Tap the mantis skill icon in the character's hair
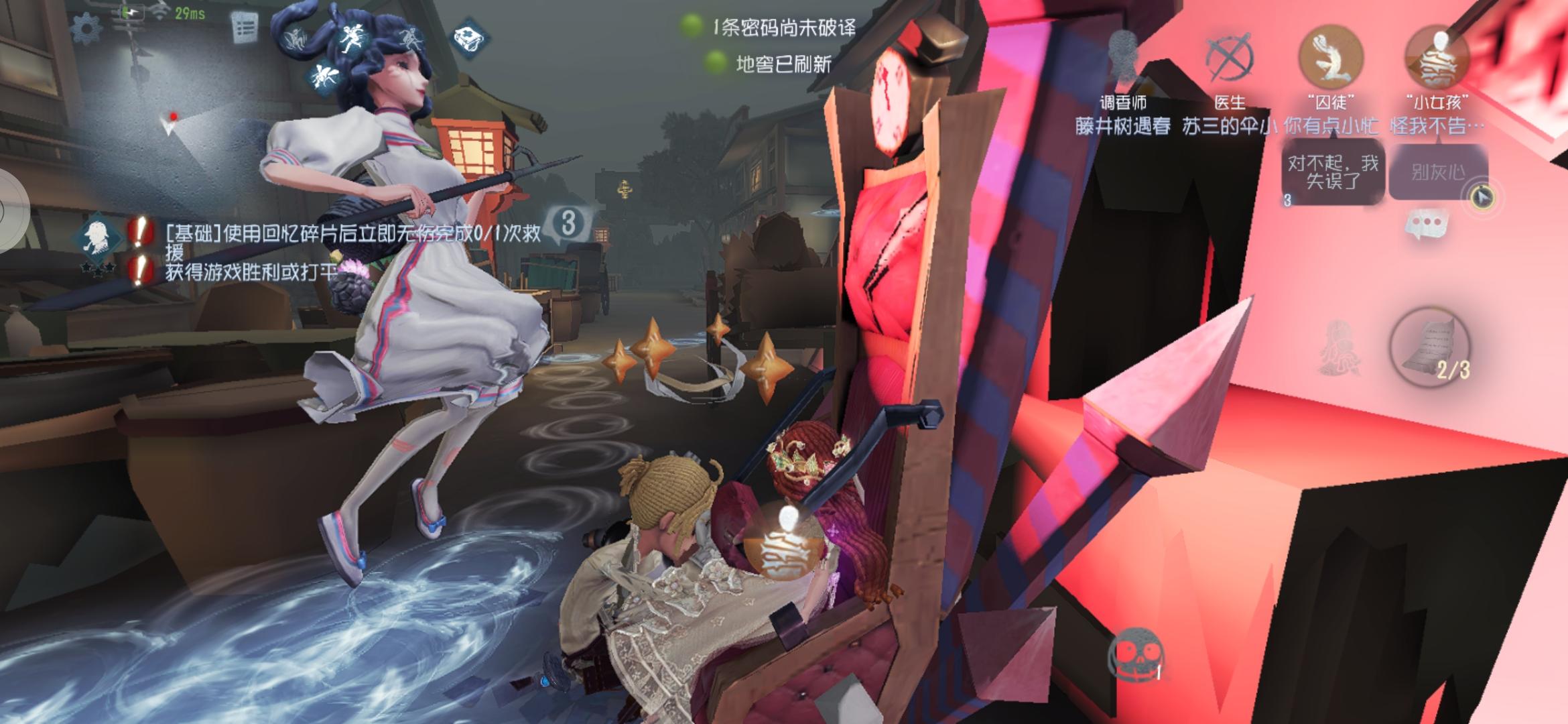The image size is (1568, 724). click(x=296, y=38)
